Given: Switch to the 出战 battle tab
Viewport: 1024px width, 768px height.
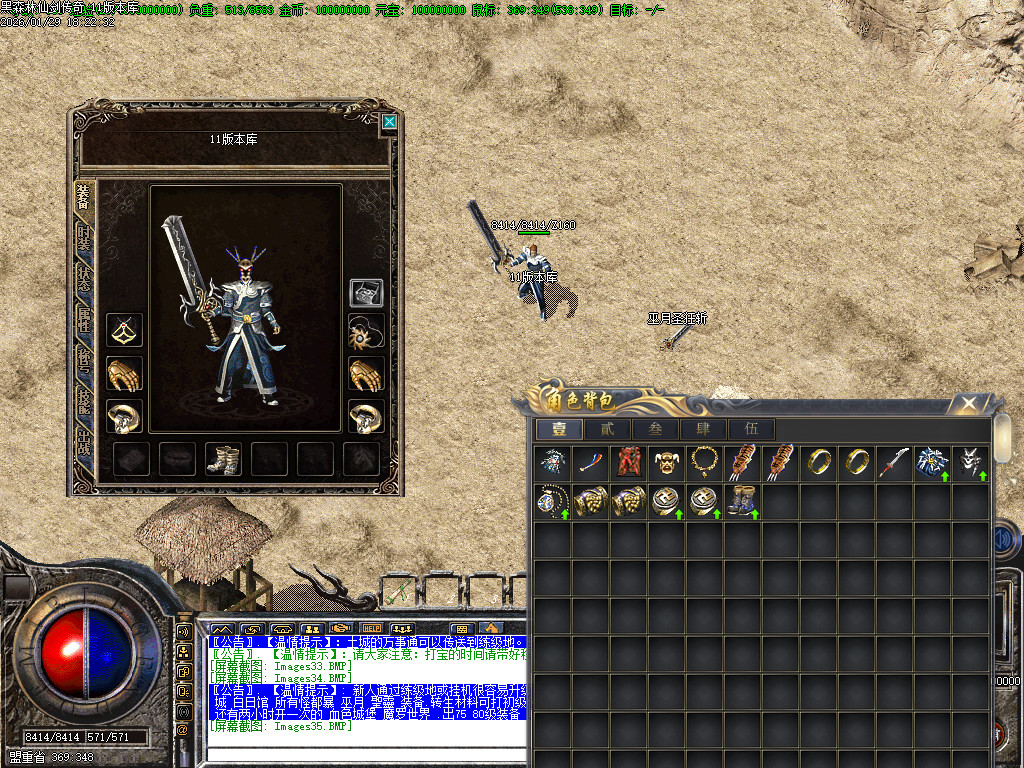Looking at the screenshot, I should click(x=84, y=446).
